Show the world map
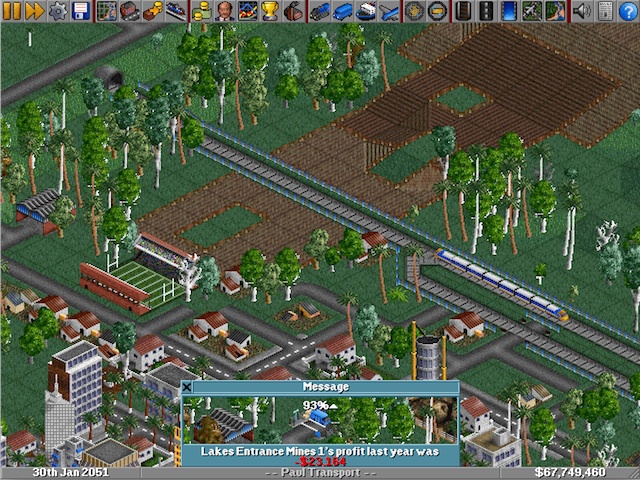Screen dimensions: 640x480 click(107, 11)
